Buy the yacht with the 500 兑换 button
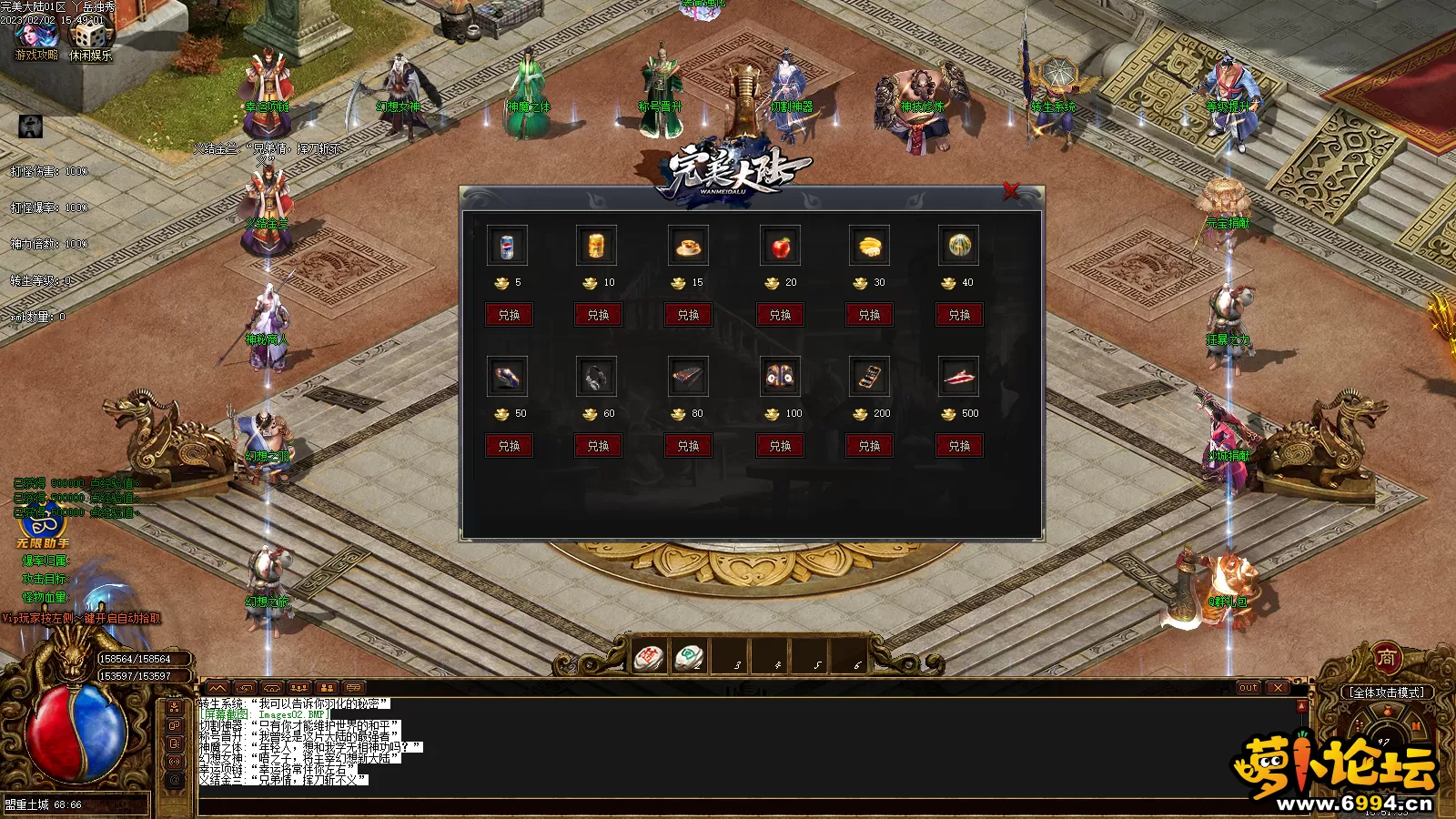Viewport: 1456px width, 819px height. pos(959,446)
